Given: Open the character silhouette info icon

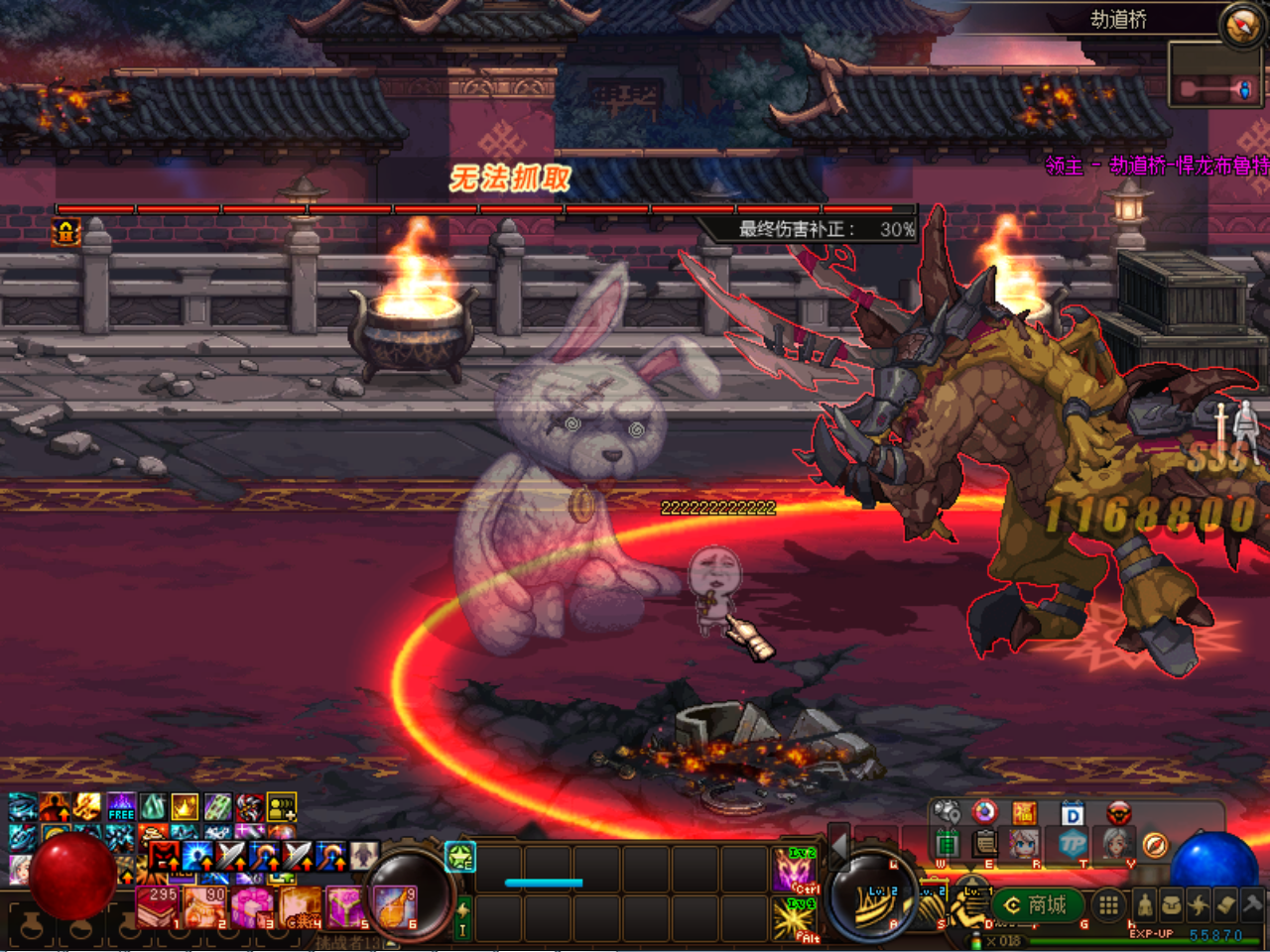Looking at the screenshot, I should coord(1145,904).
